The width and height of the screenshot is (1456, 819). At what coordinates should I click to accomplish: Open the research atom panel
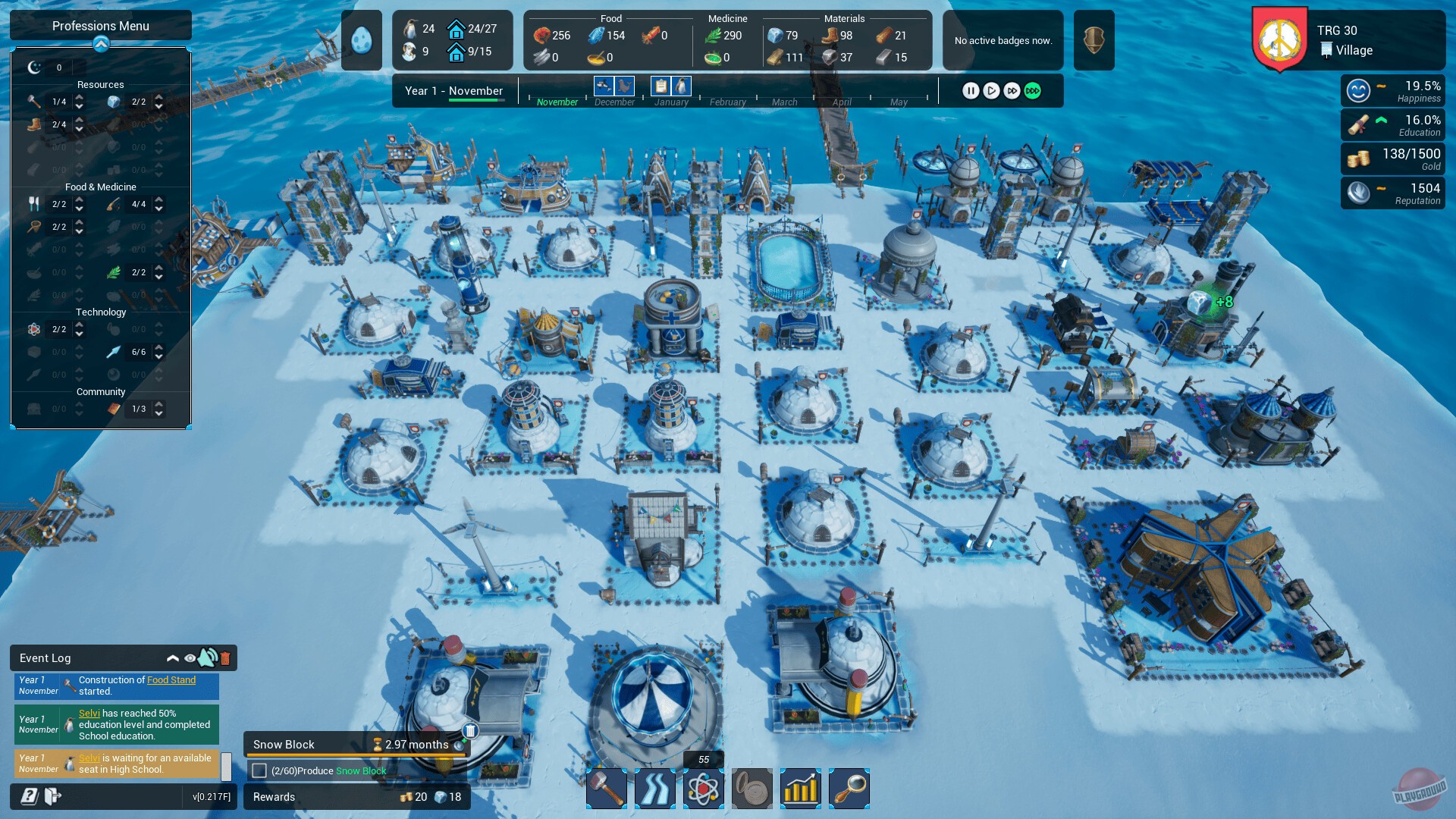click(x=703, y=789)
